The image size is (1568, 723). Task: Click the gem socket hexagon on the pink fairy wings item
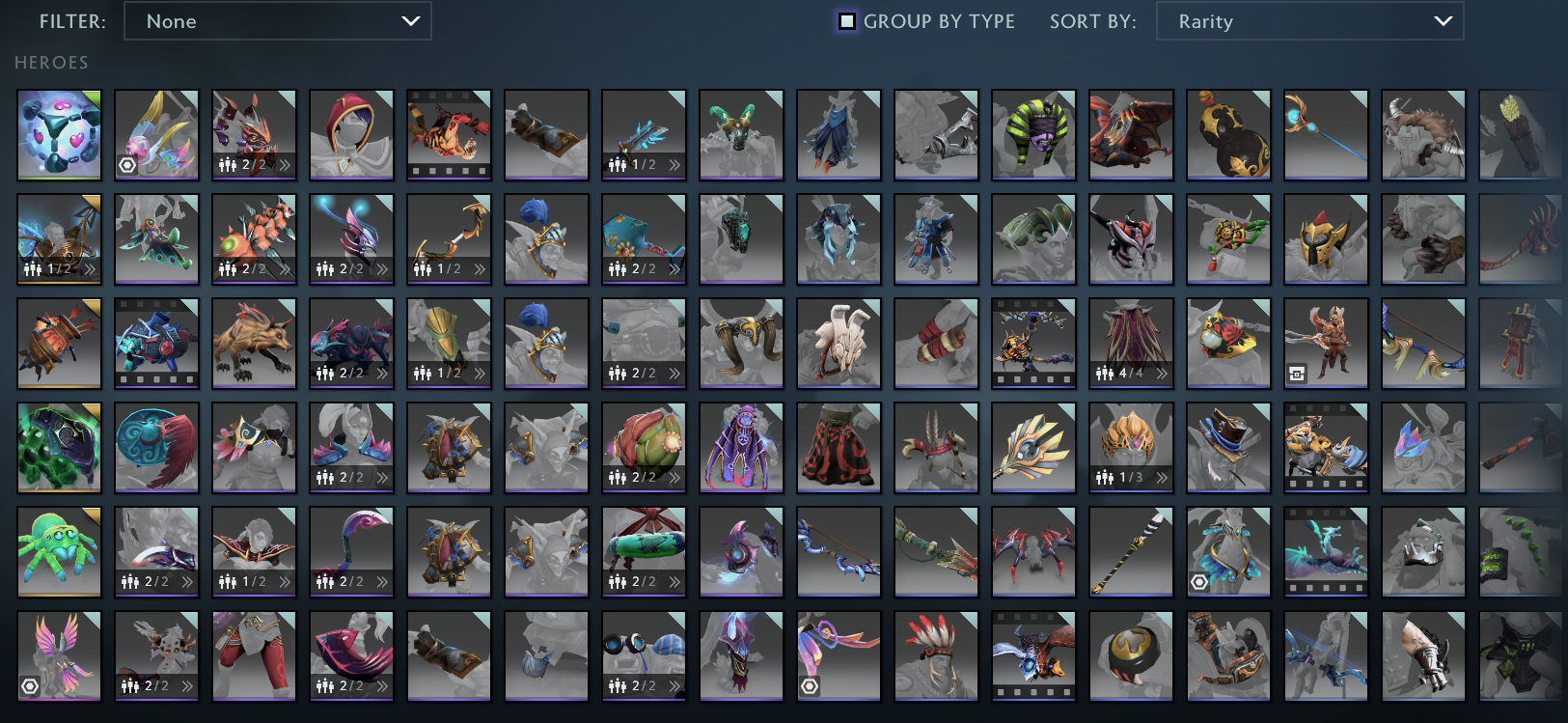(30, 686)
